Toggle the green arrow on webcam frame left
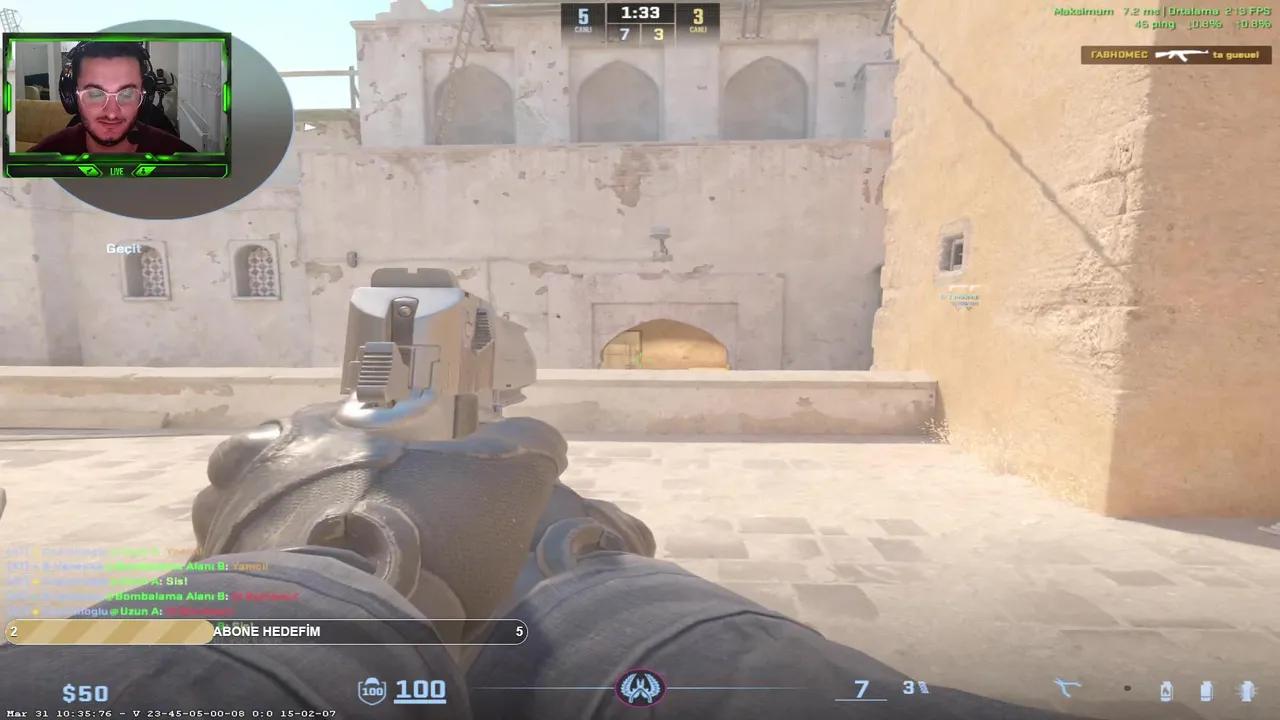The height and width of the screenshot is (720, 1280). click(89, 171)
